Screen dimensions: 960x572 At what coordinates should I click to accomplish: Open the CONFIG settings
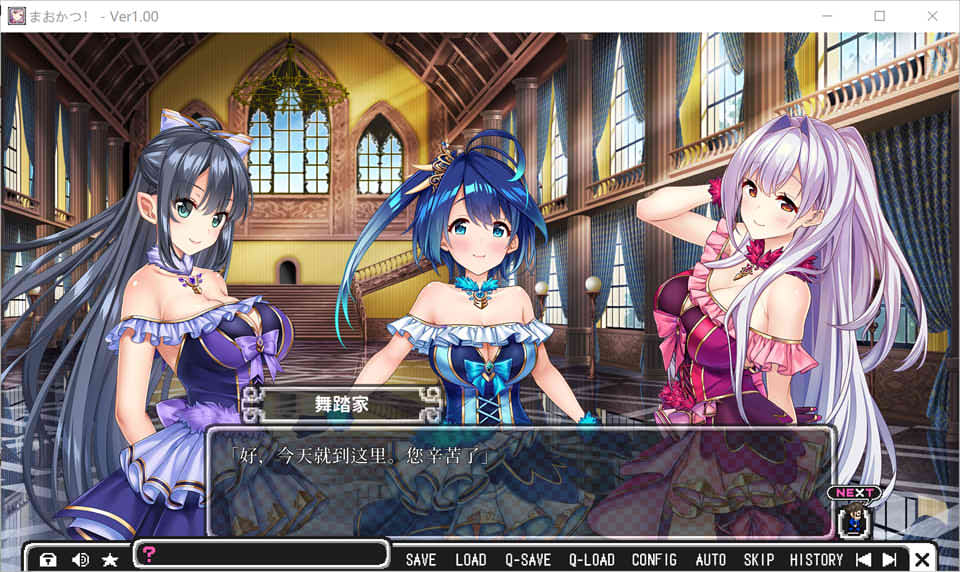click(x=654, y=560)
